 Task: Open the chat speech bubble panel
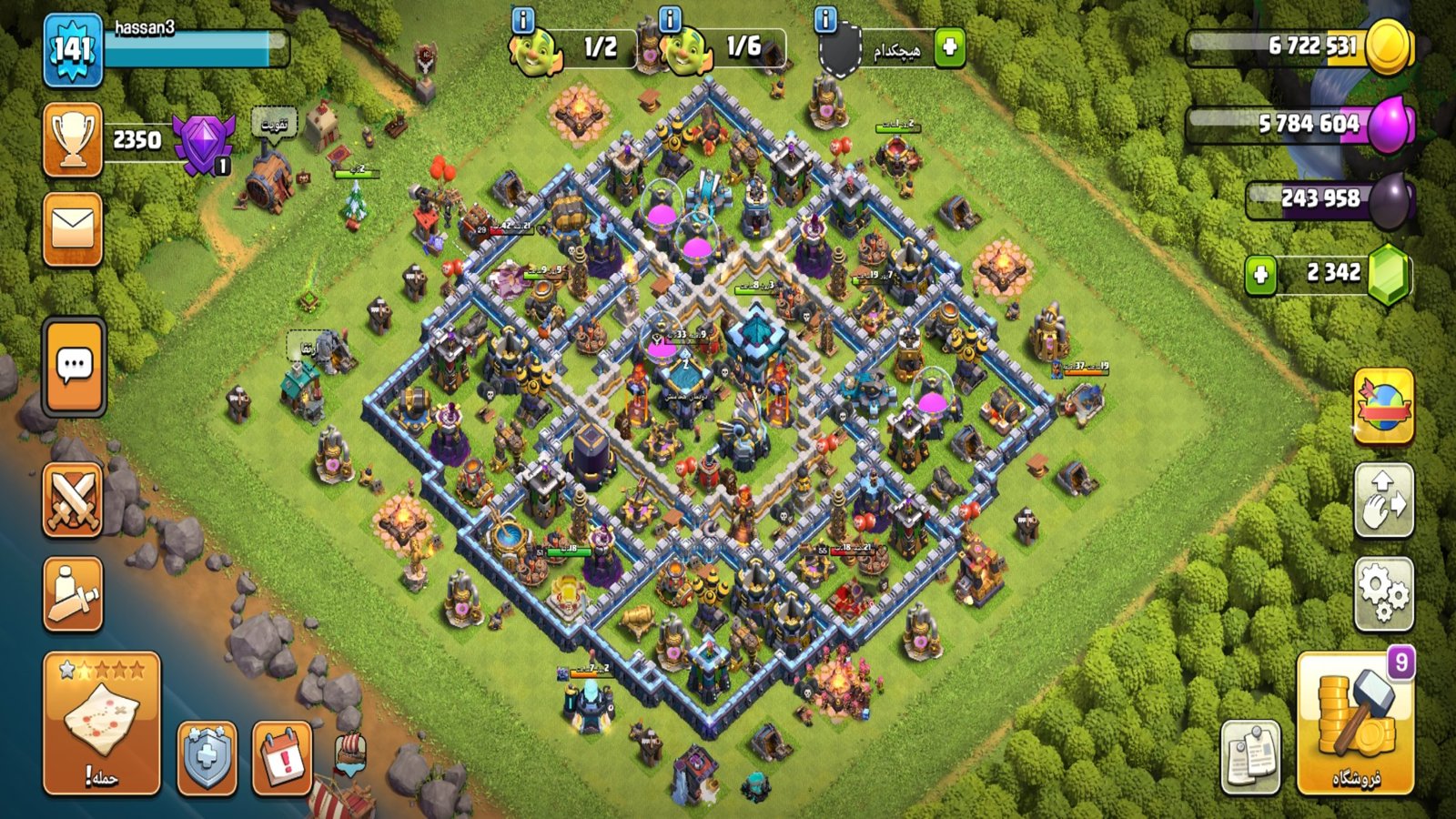coord(74,367)
